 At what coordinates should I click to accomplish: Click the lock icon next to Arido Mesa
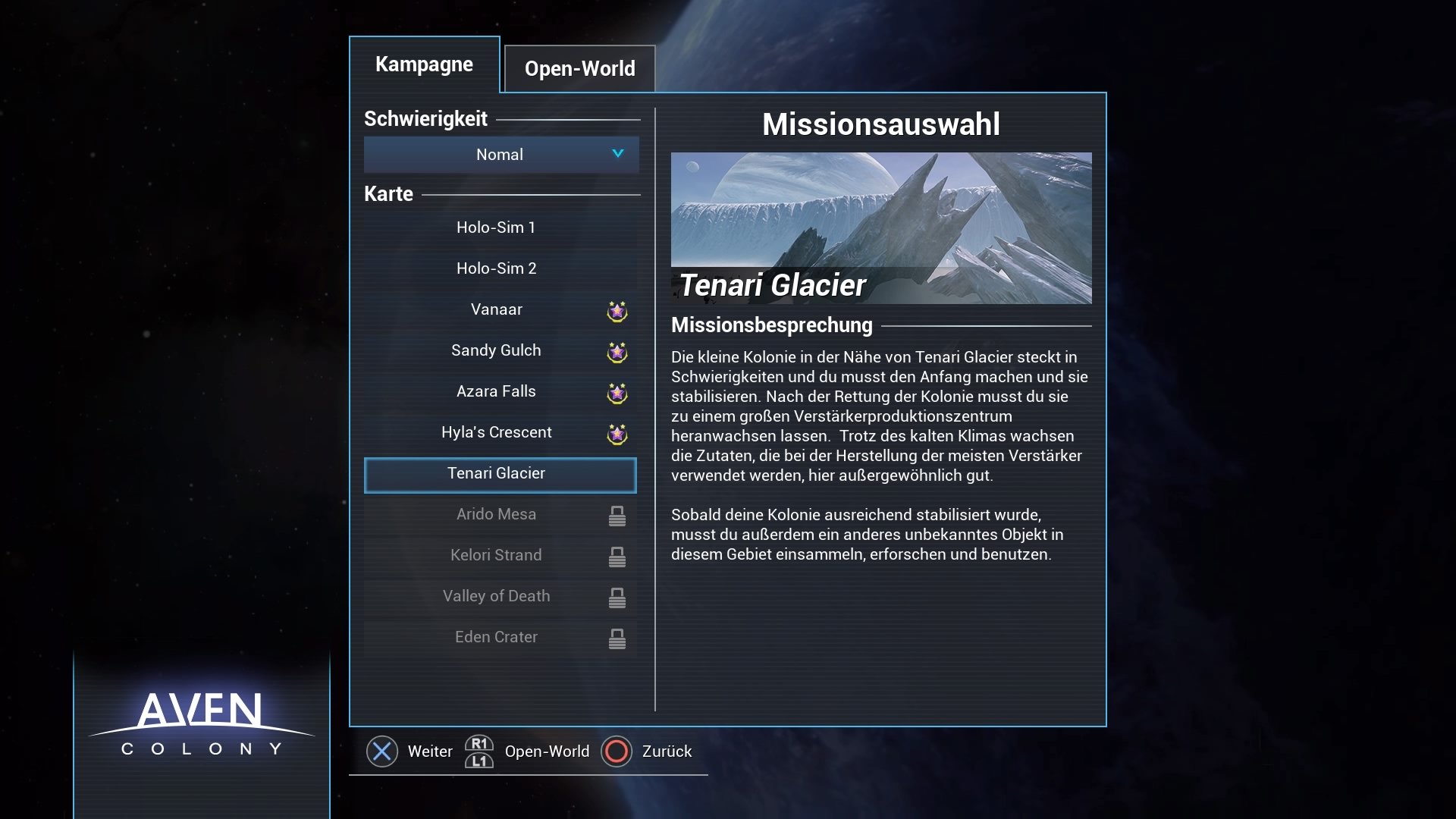(x=617, y=516)
